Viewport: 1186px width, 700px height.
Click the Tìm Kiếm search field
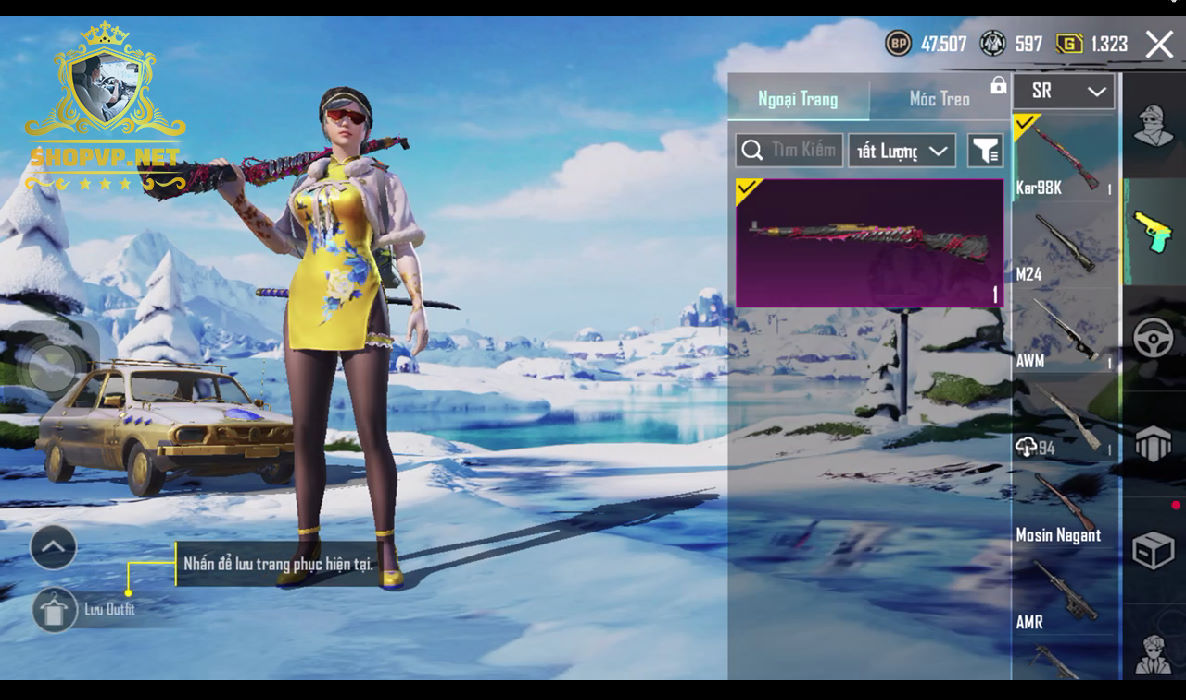[790, 150]
